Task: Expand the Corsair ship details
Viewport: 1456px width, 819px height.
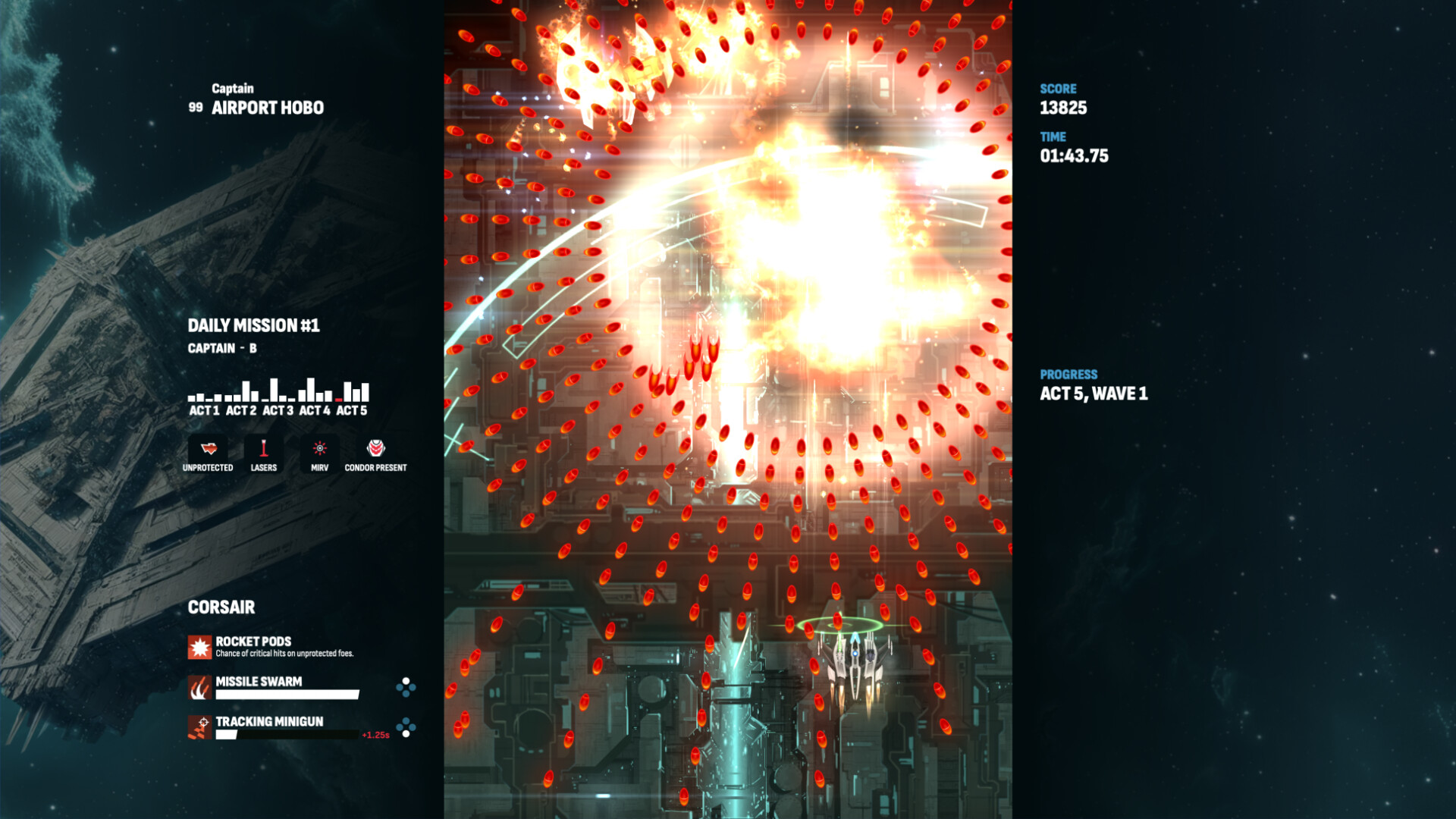Action: tap(221, 607)
